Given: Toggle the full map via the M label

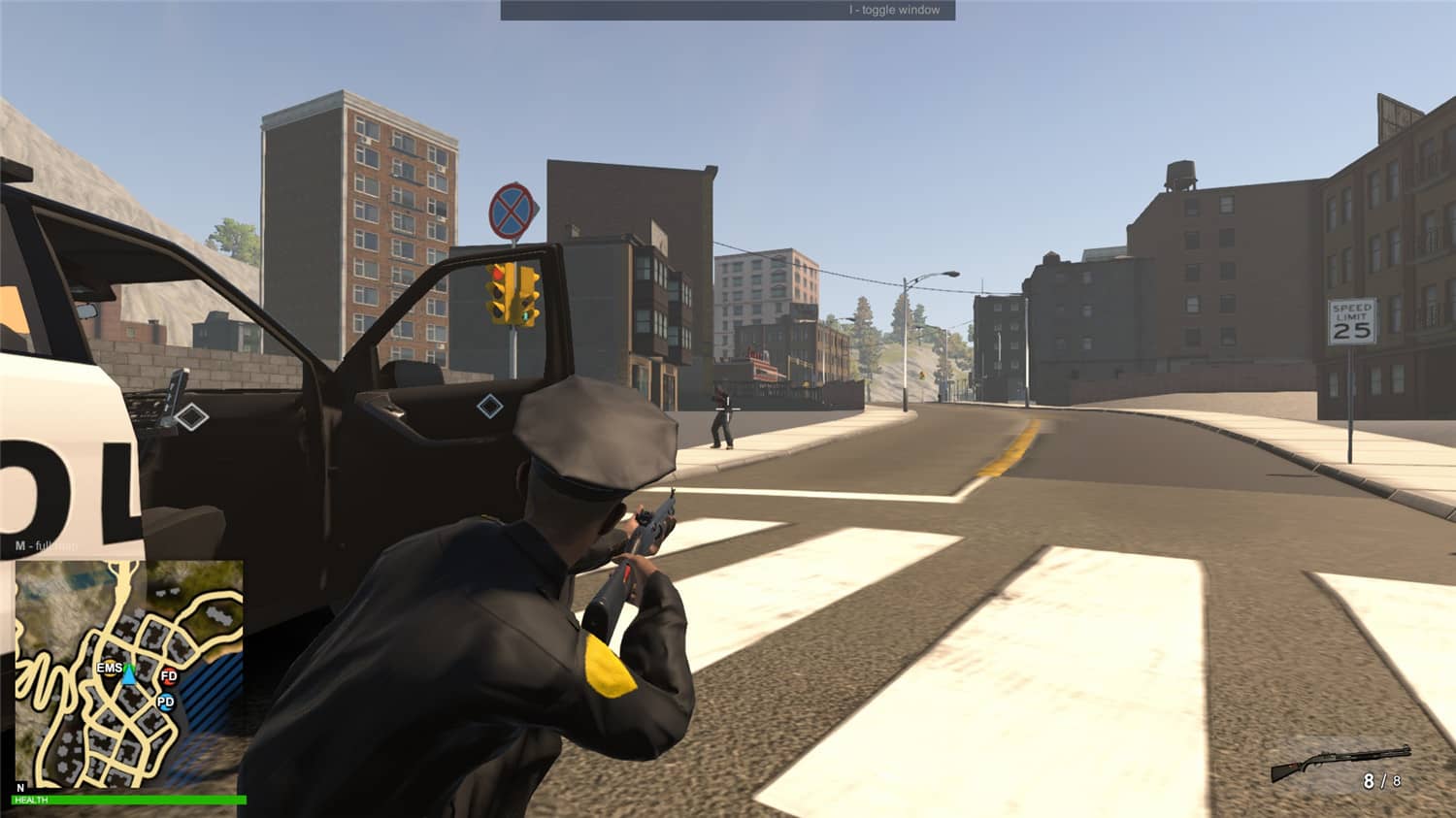Looking at the screenshot, I should coord(39,545).
